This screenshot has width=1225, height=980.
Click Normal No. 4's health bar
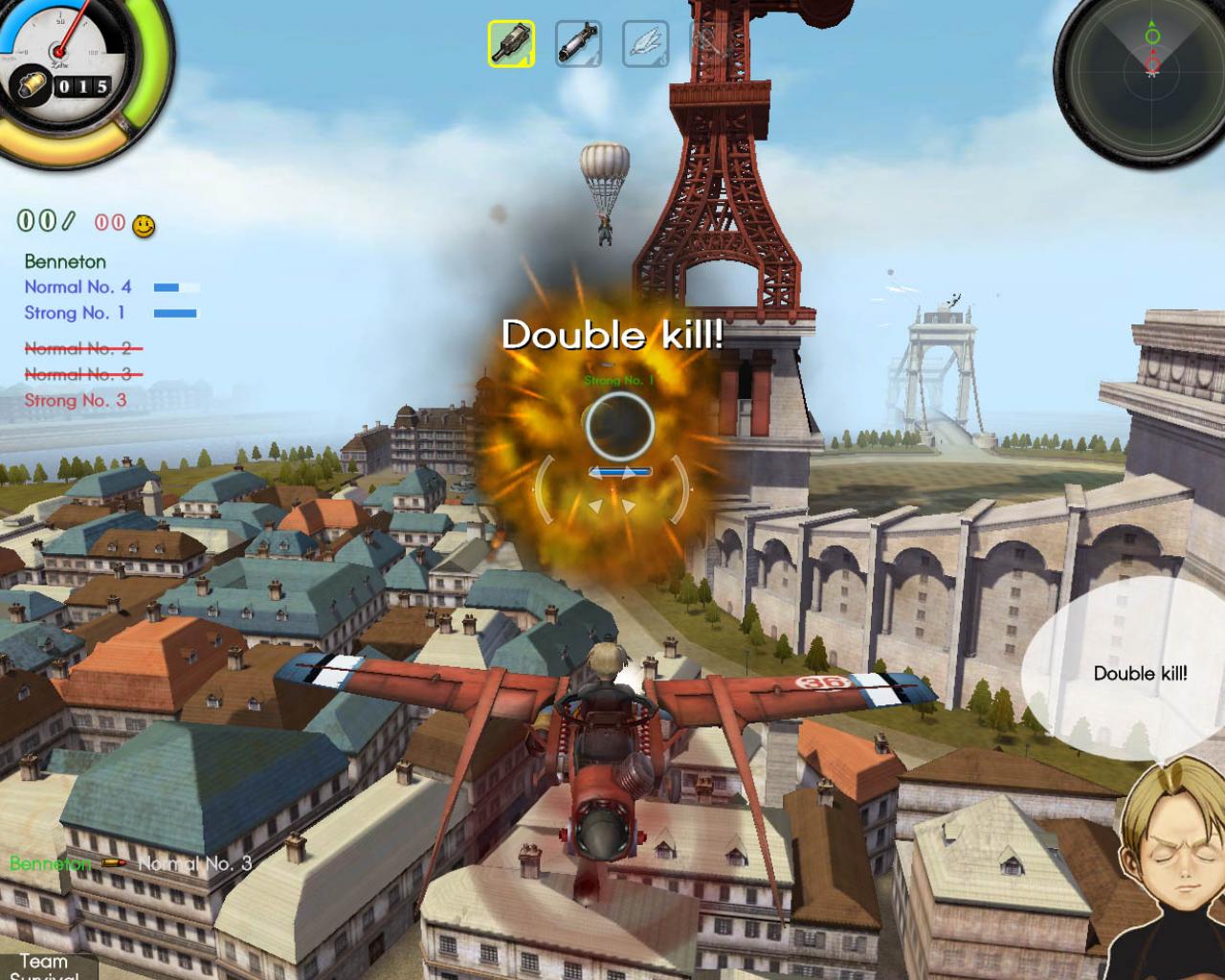pos(176,286)
